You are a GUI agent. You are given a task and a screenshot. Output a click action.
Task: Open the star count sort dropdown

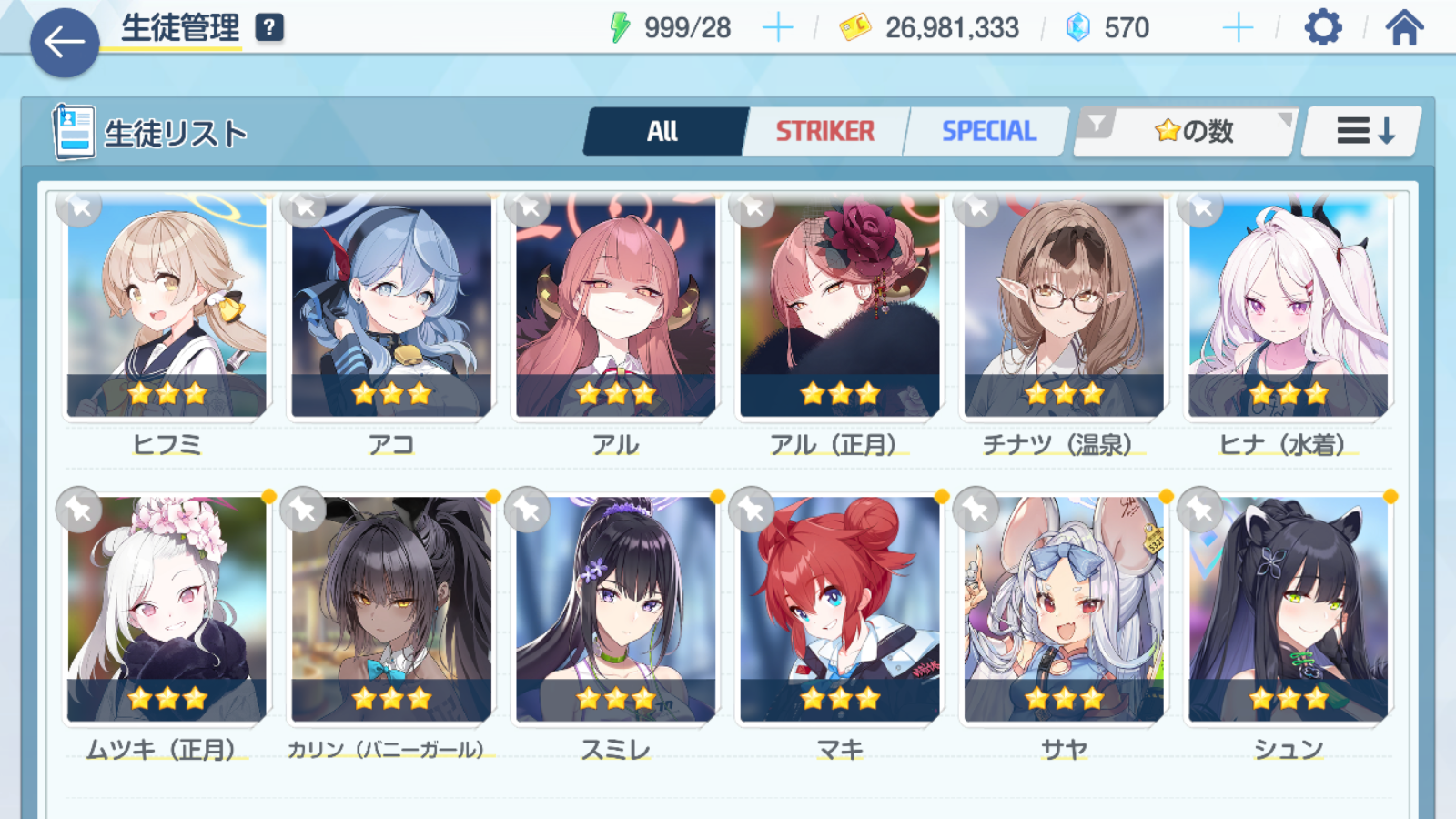click(x=1185, y=132)
